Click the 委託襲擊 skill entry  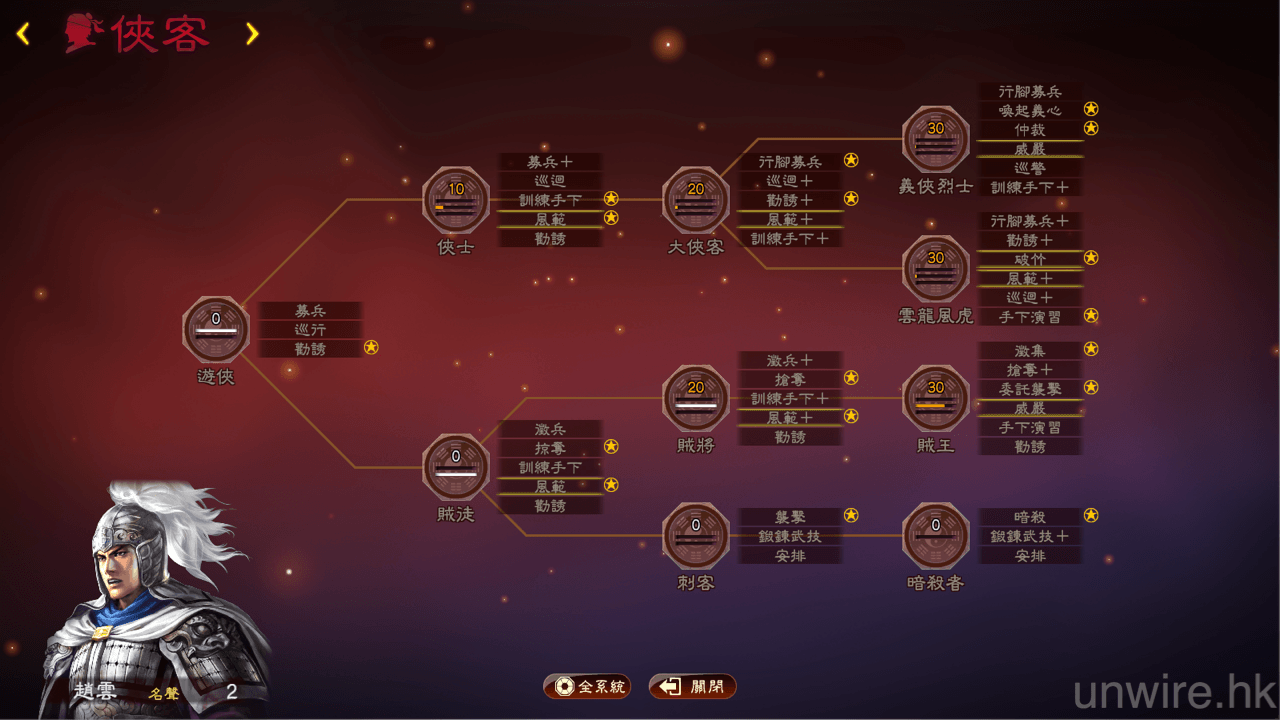point(1029,389)
